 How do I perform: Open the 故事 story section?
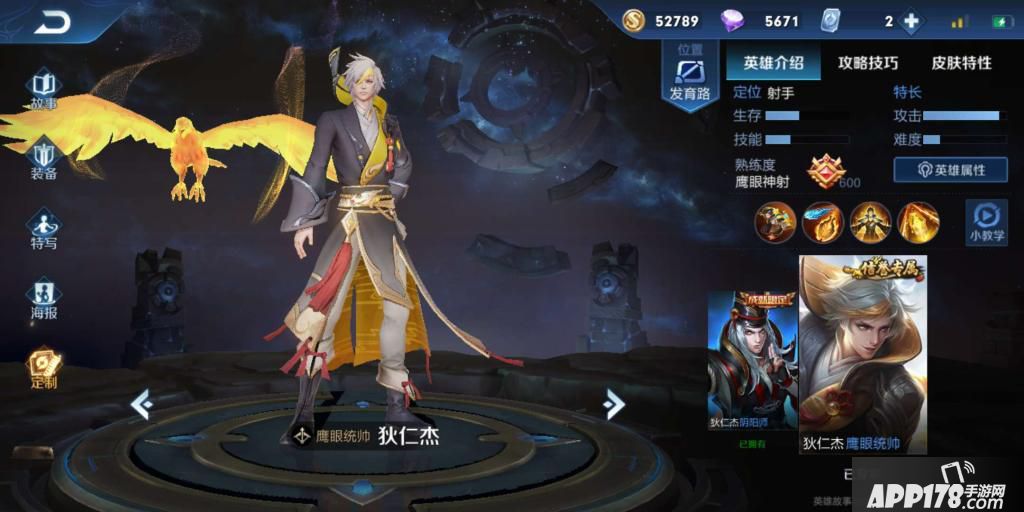(43, 89)
